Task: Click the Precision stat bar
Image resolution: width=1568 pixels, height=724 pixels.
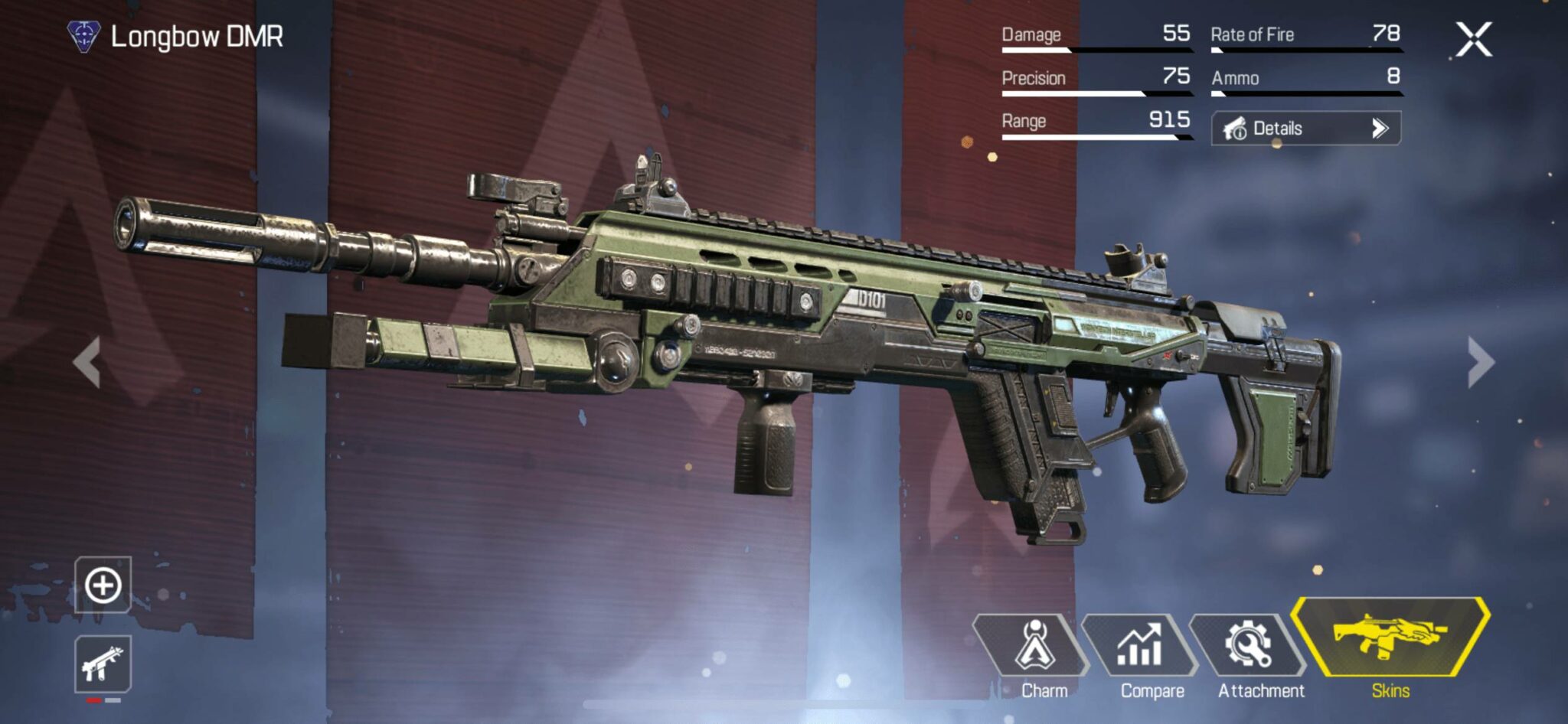Action: tap(1095, 93)
